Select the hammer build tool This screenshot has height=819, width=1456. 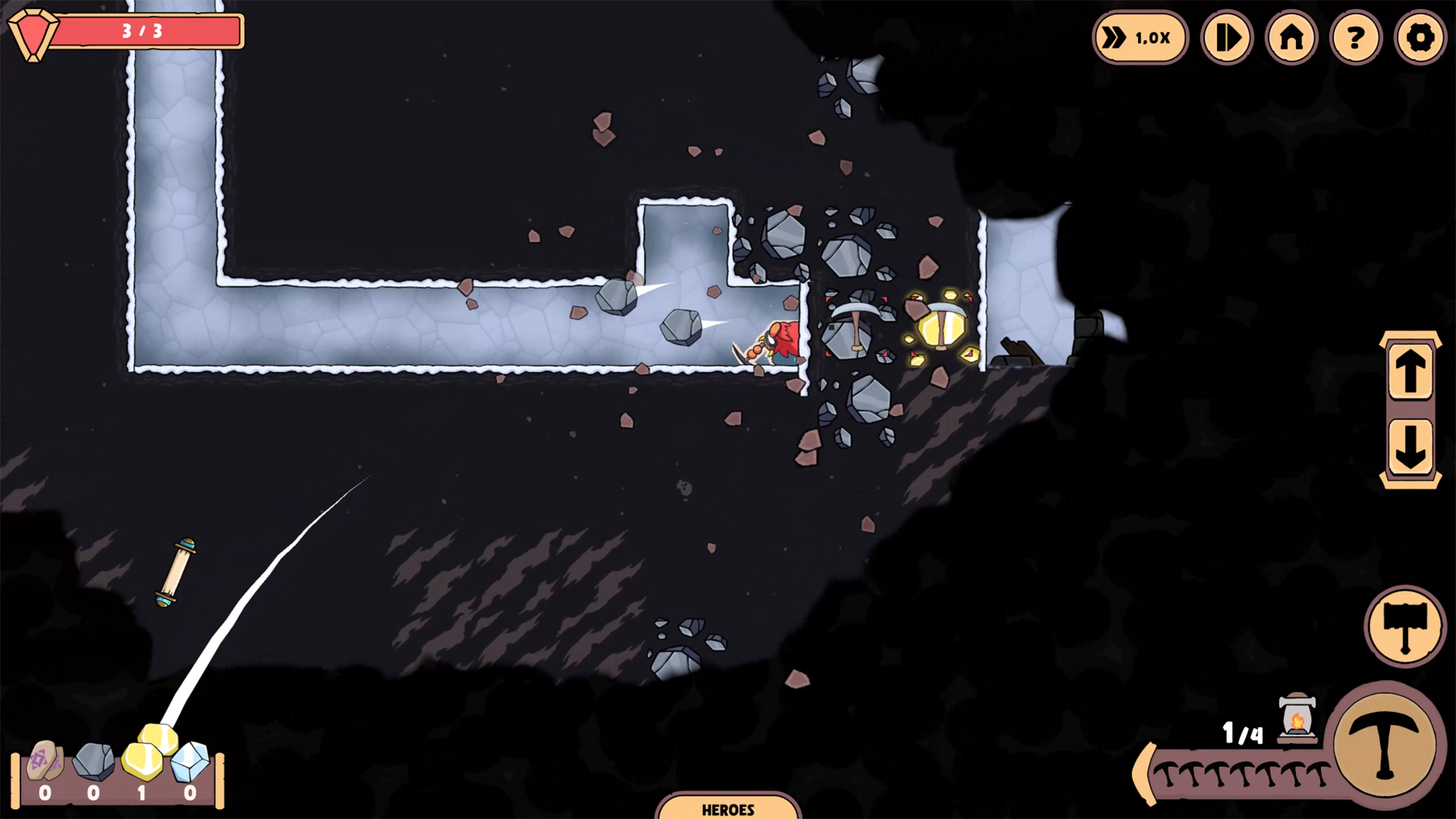[1405, 626]
